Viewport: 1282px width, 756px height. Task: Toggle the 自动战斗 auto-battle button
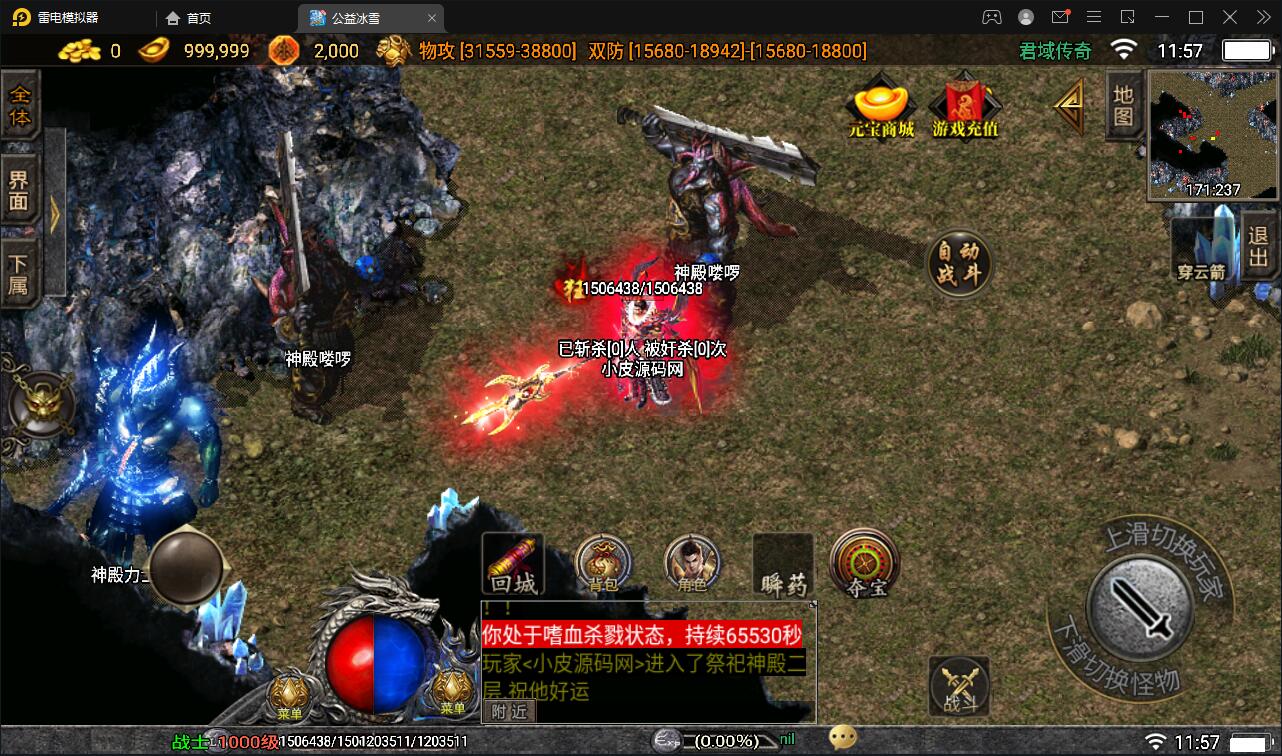tap(959, 264)
